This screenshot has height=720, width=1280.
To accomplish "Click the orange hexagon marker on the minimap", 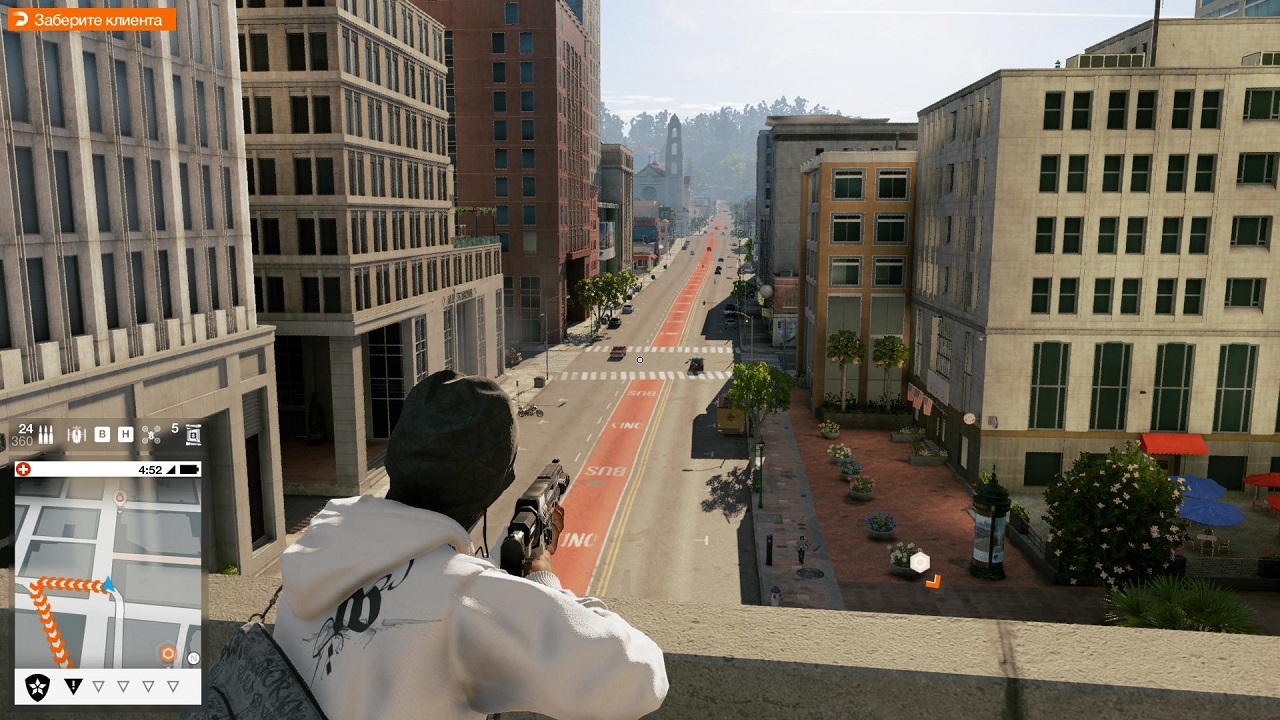I will 168,654.
